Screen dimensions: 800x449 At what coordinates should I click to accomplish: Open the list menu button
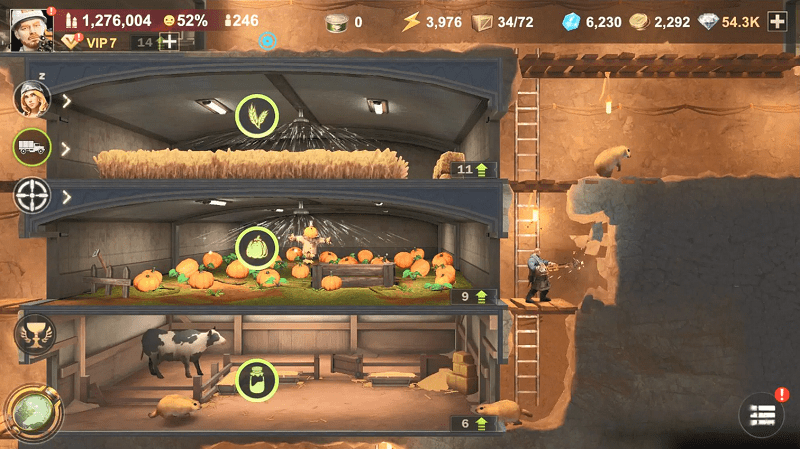click(761, 415)
